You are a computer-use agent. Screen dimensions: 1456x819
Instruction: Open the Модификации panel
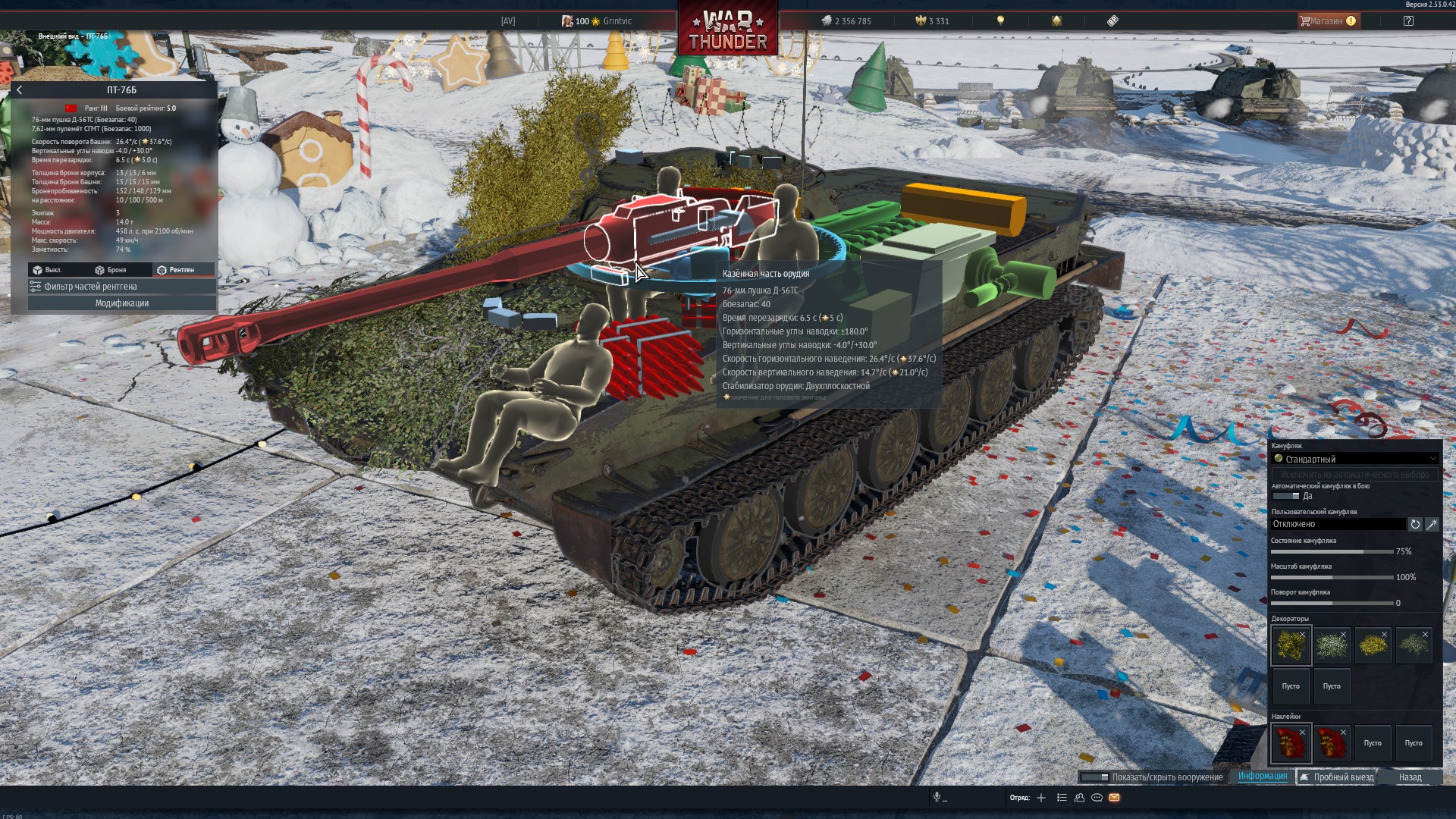(121, 303)
